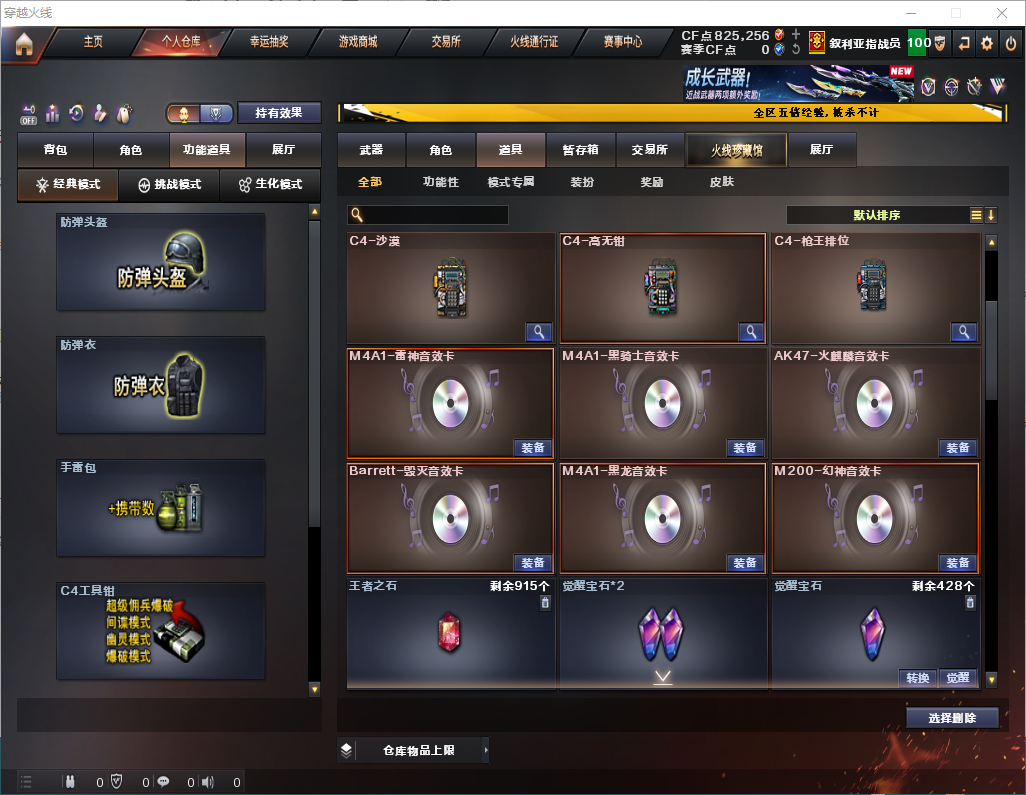Viewport: 1026px width, 795px height.
Task: Go to the 交易所 top navigation tab
Action: click(x=446, y=42)
